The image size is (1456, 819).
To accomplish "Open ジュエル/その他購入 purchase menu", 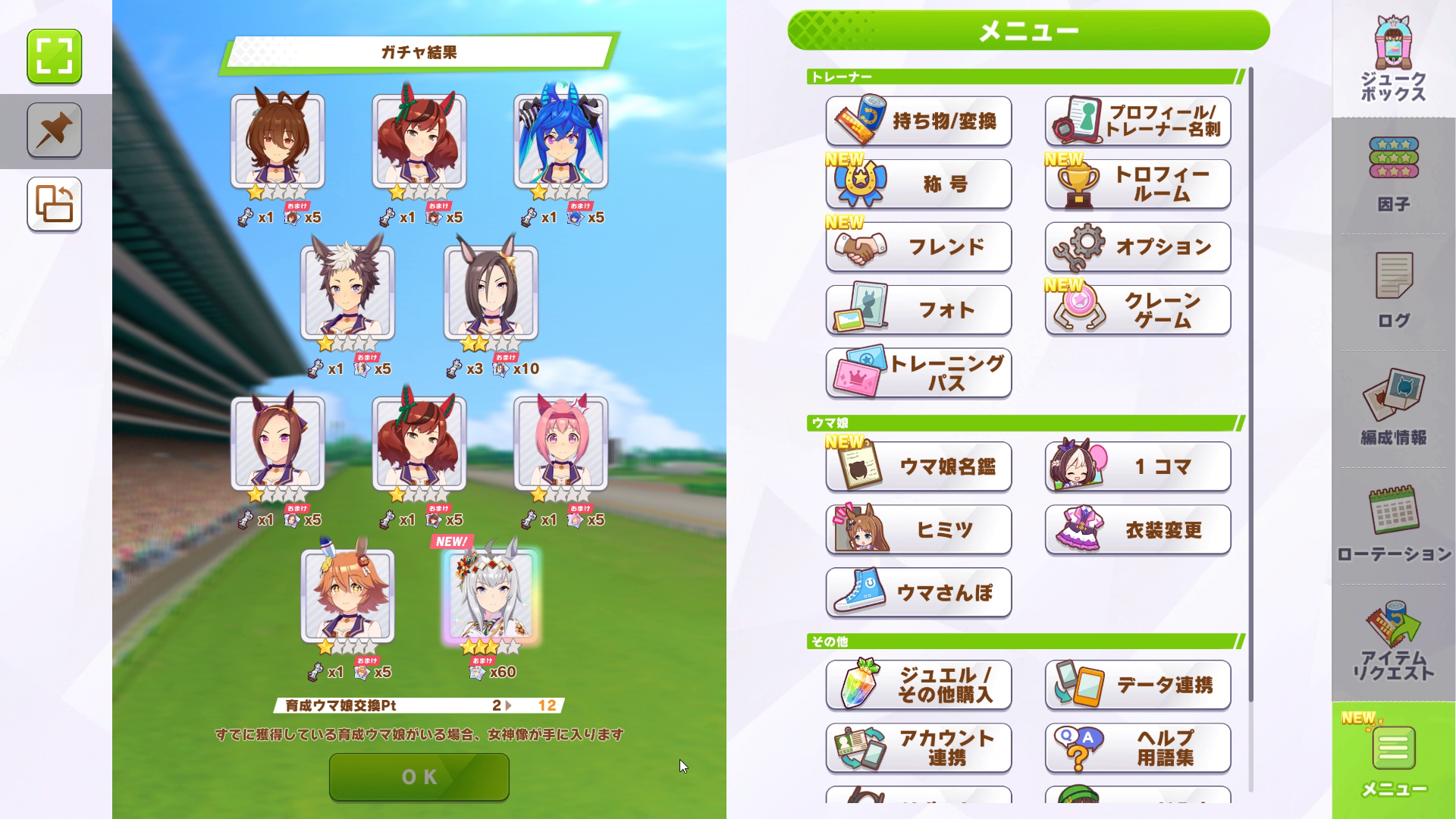I will coord(918,686).
